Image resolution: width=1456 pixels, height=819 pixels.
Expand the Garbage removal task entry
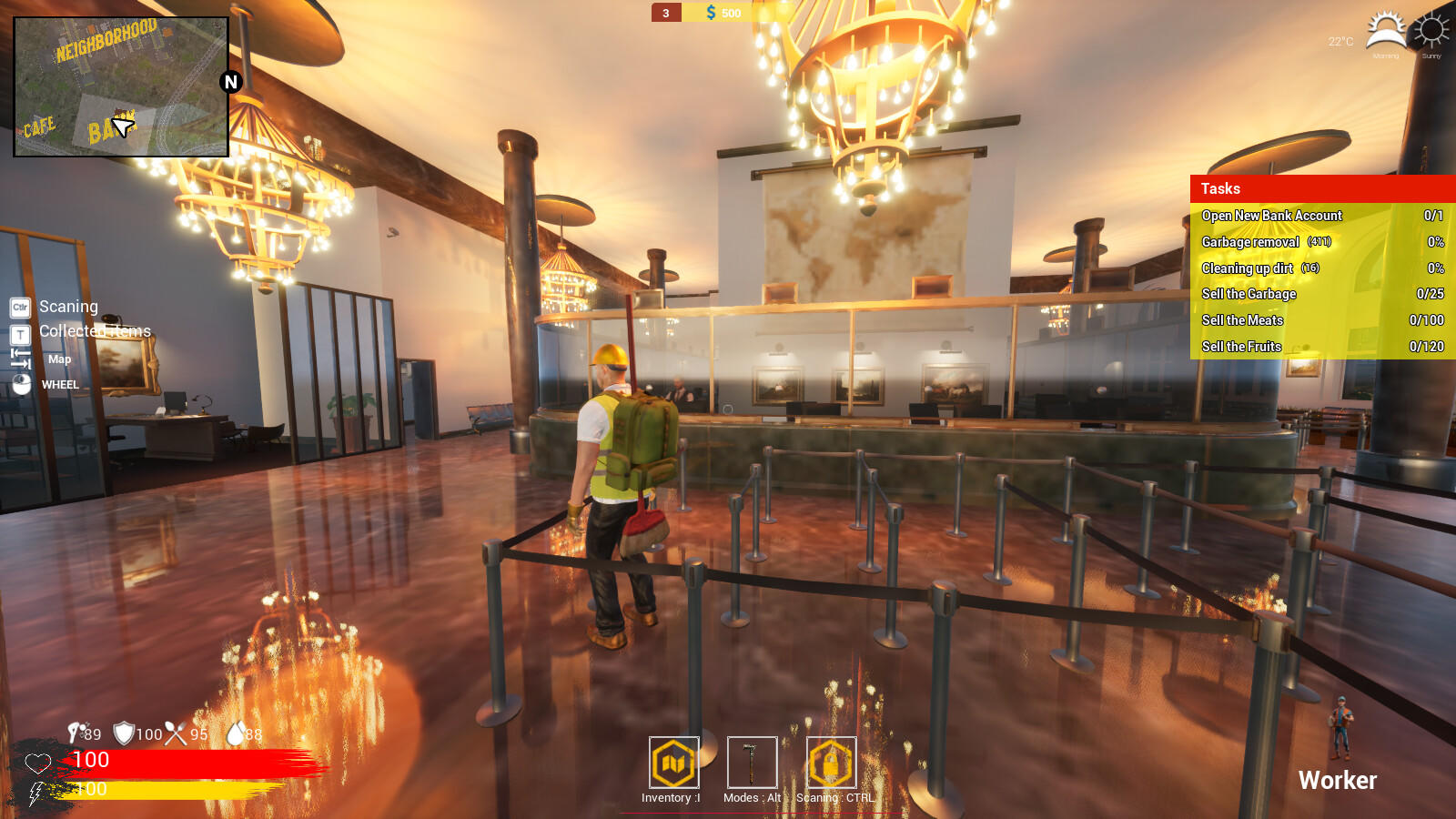coord(1265,242)
